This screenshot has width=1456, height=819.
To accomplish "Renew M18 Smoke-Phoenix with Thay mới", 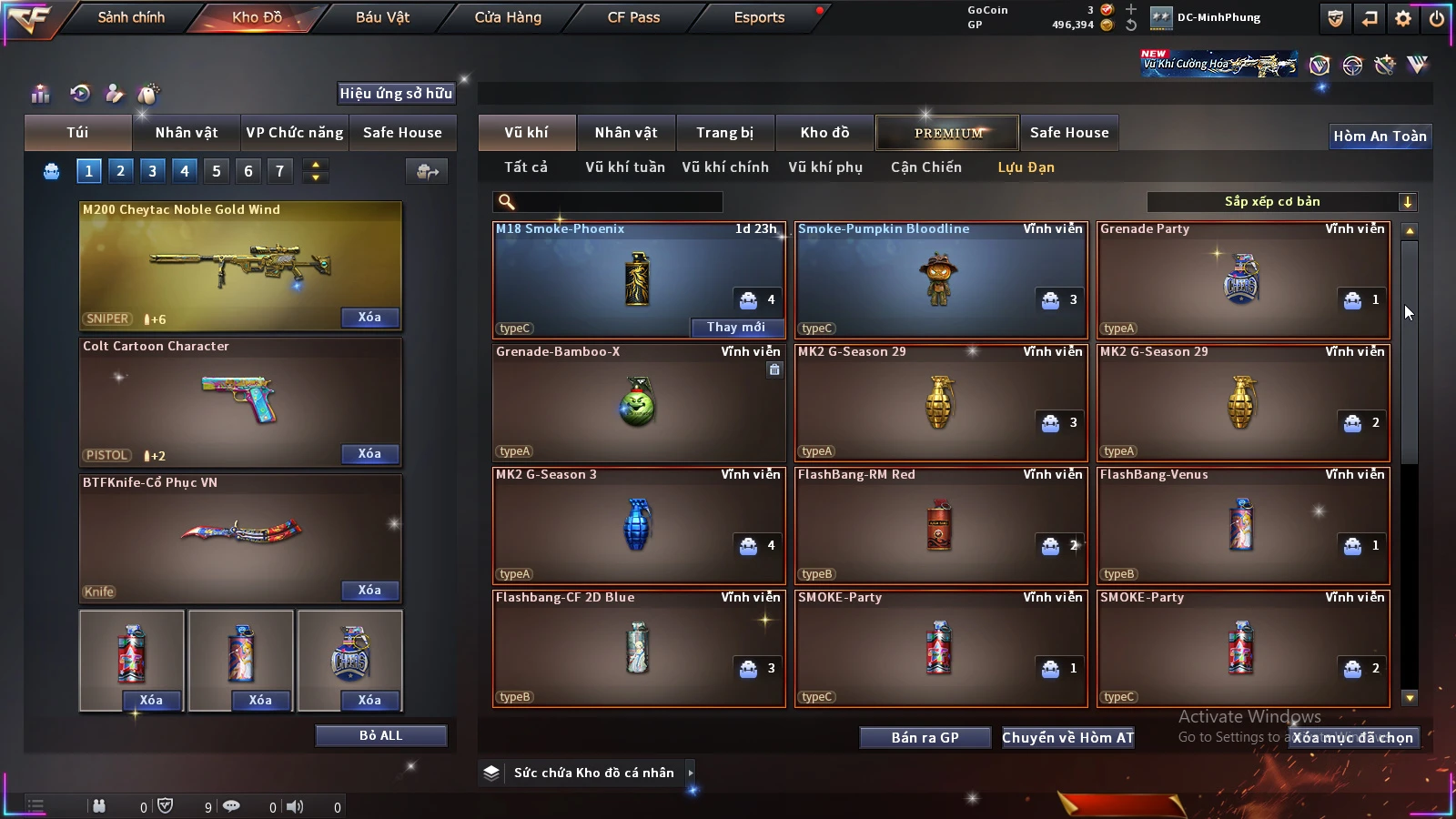I will pos(735,328).
